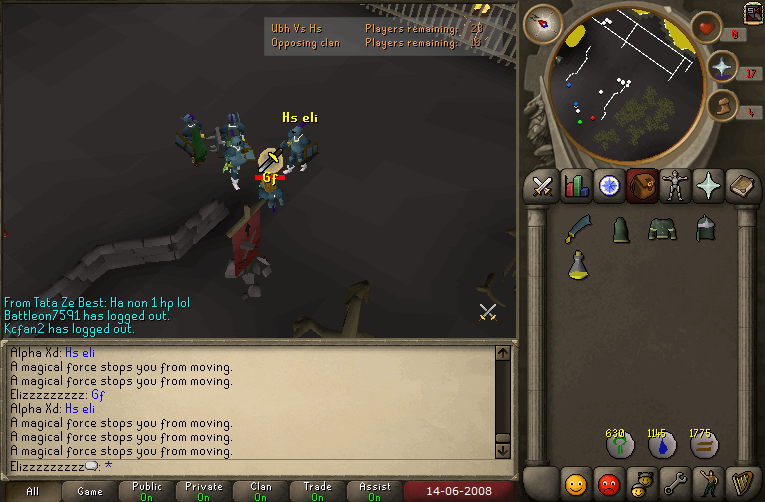Open the Options wrench tab
Image resolution: width=765 pixels, height=502 pixels.
(x=675, y=484)
